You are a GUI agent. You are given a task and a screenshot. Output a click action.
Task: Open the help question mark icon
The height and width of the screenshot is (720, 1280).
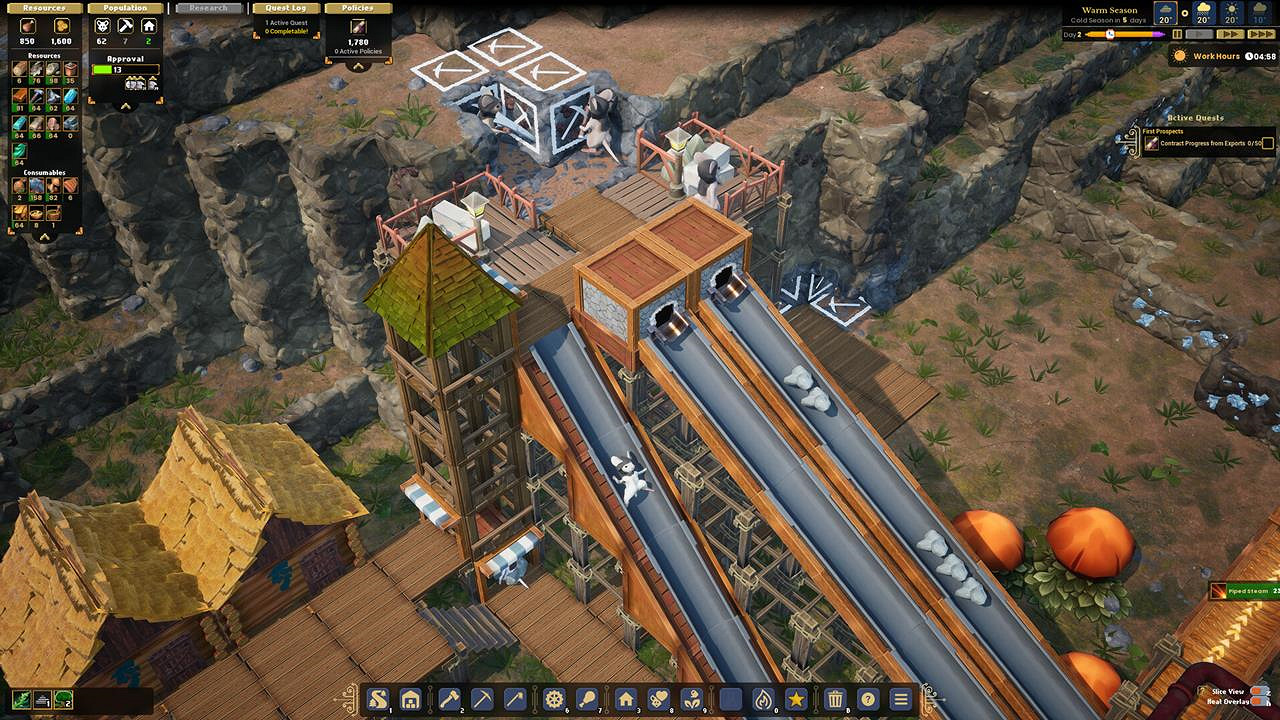click(868, 699)
